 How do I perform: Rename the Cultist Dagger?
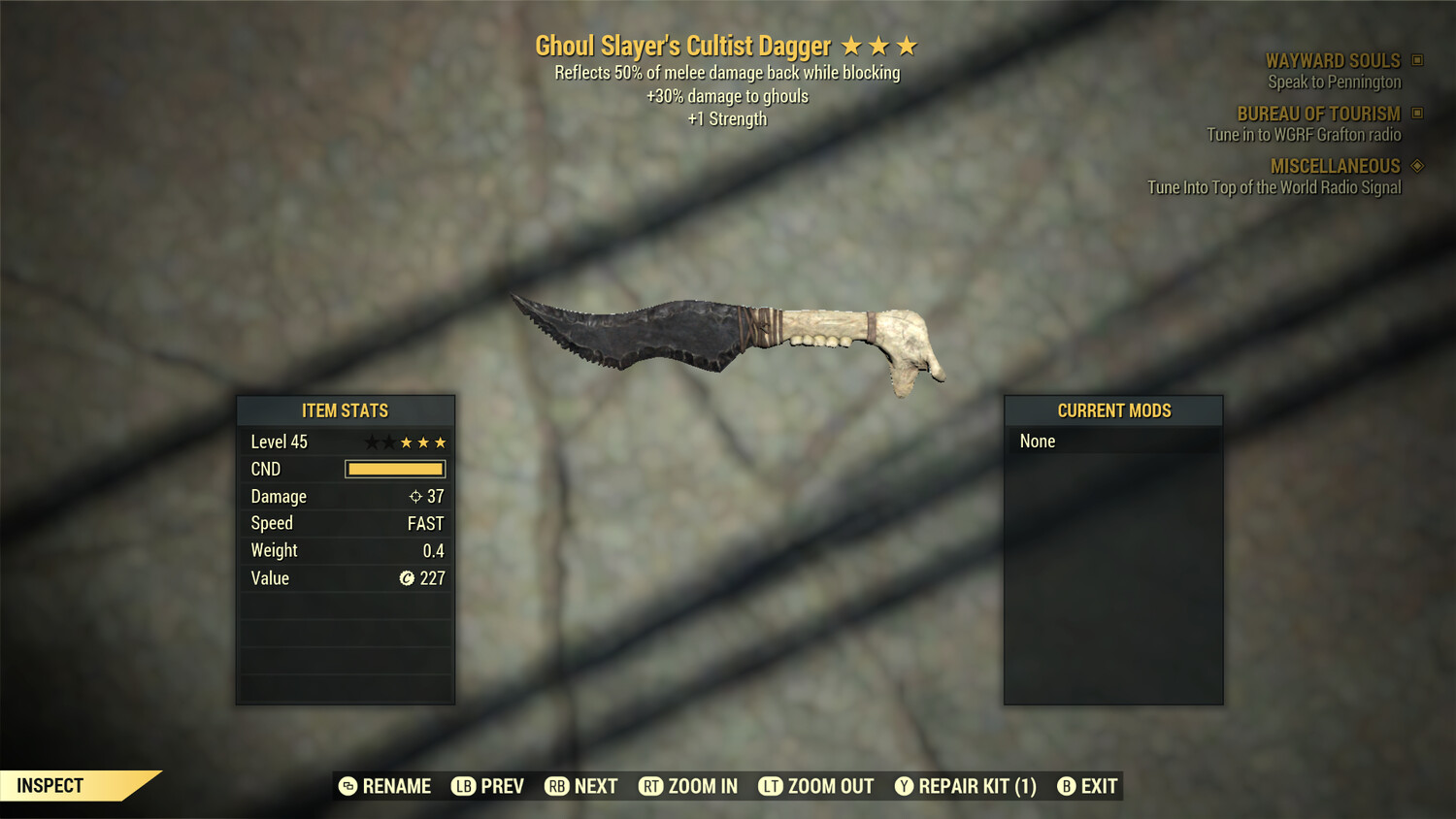click(385, 786)
